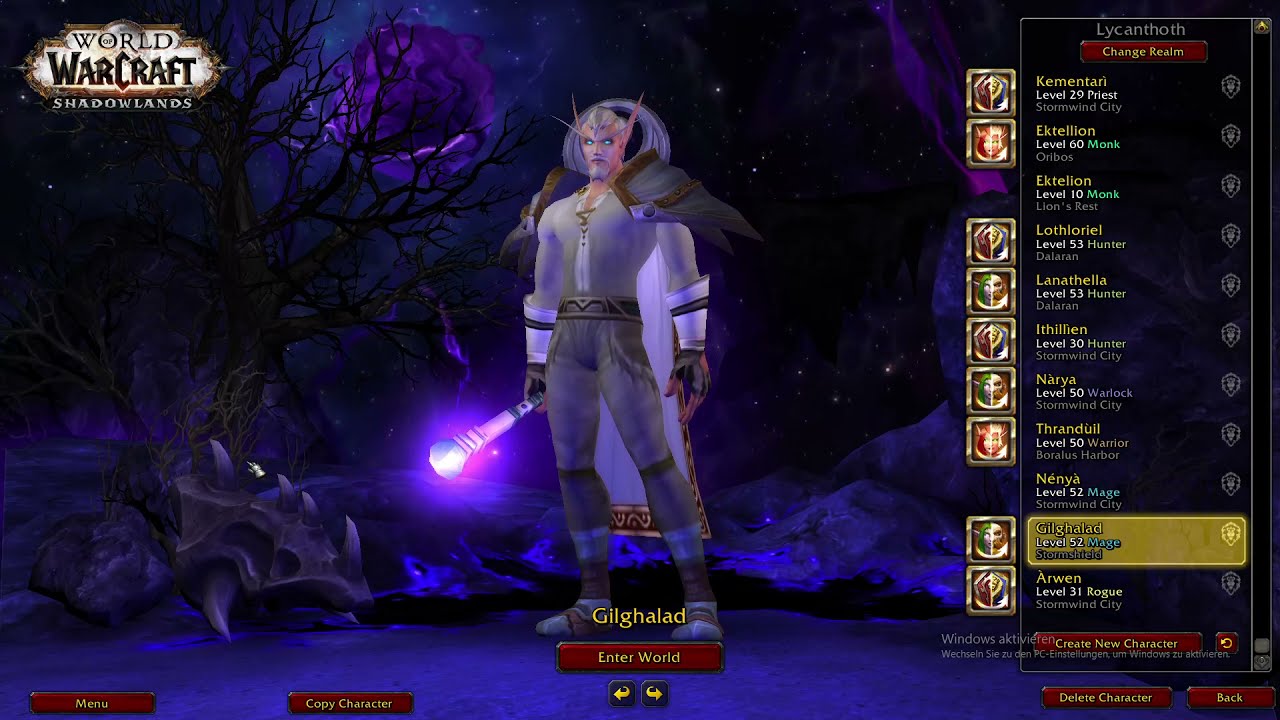
Task: Rotate character with the right arrow
Action: click(x=655, y=693)
